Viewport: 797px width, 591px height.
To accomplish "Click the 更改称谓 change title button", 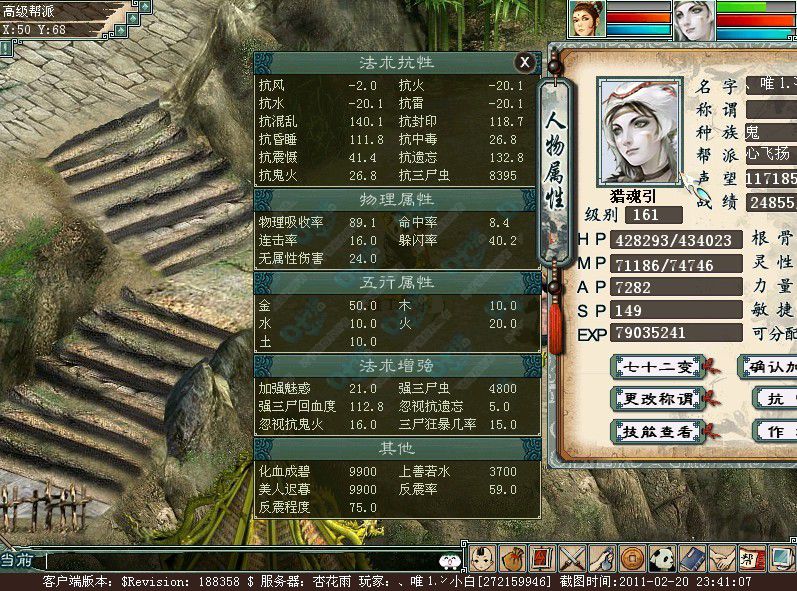I will pos(656,399).
